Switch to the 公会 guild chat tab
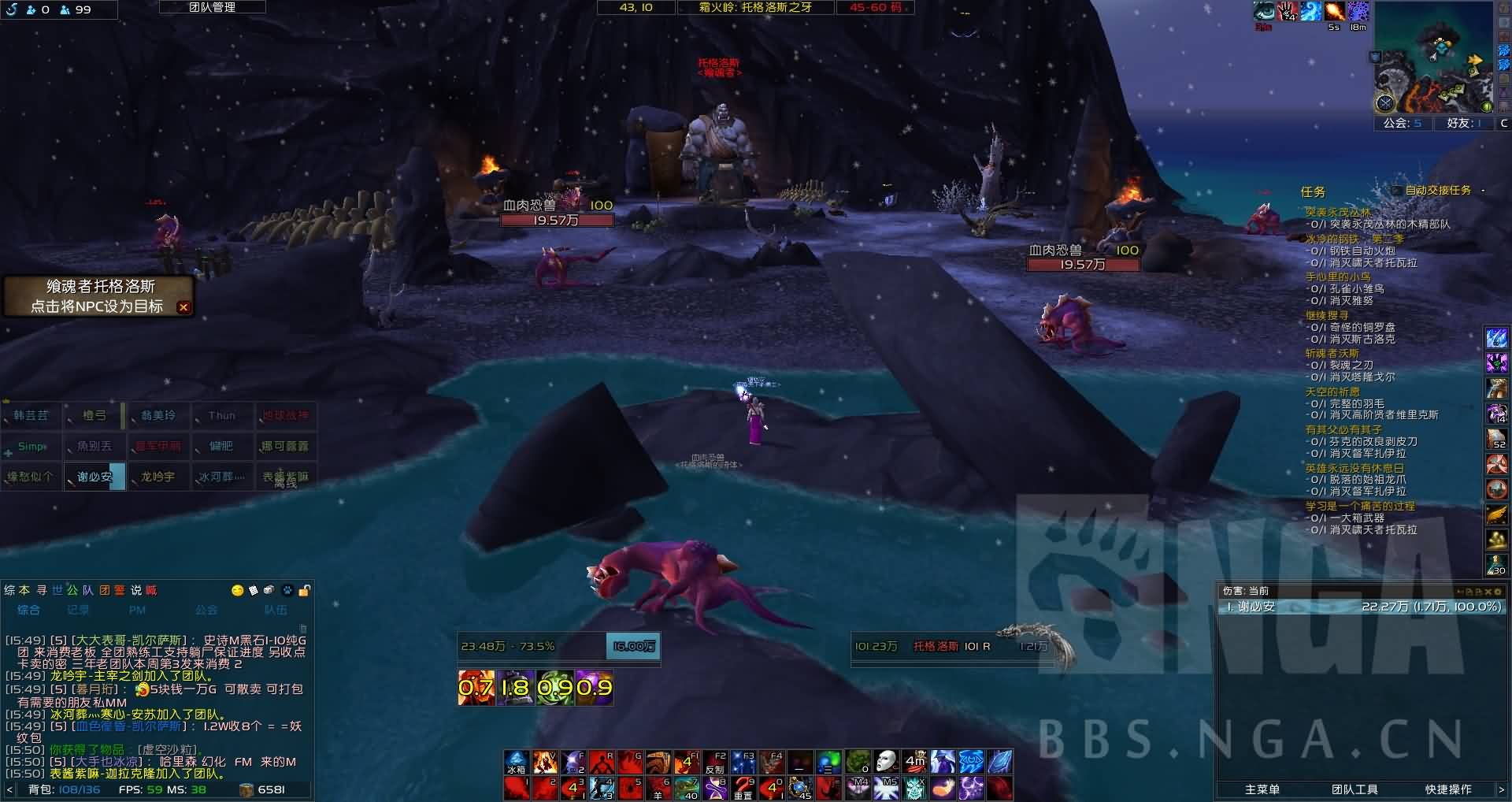This screenshot has height=802, width=1512. click(206, 610)
